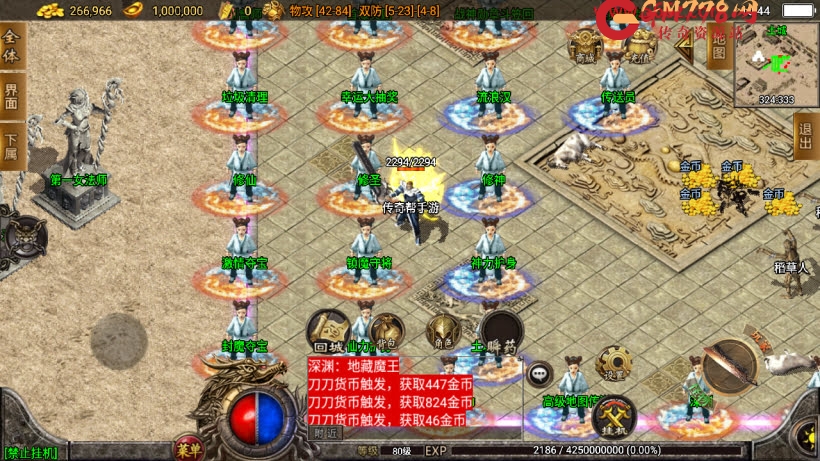Tap the 退出 exit button
The height and width of the screenshot is (461, 820).
[x=806, y=136]
